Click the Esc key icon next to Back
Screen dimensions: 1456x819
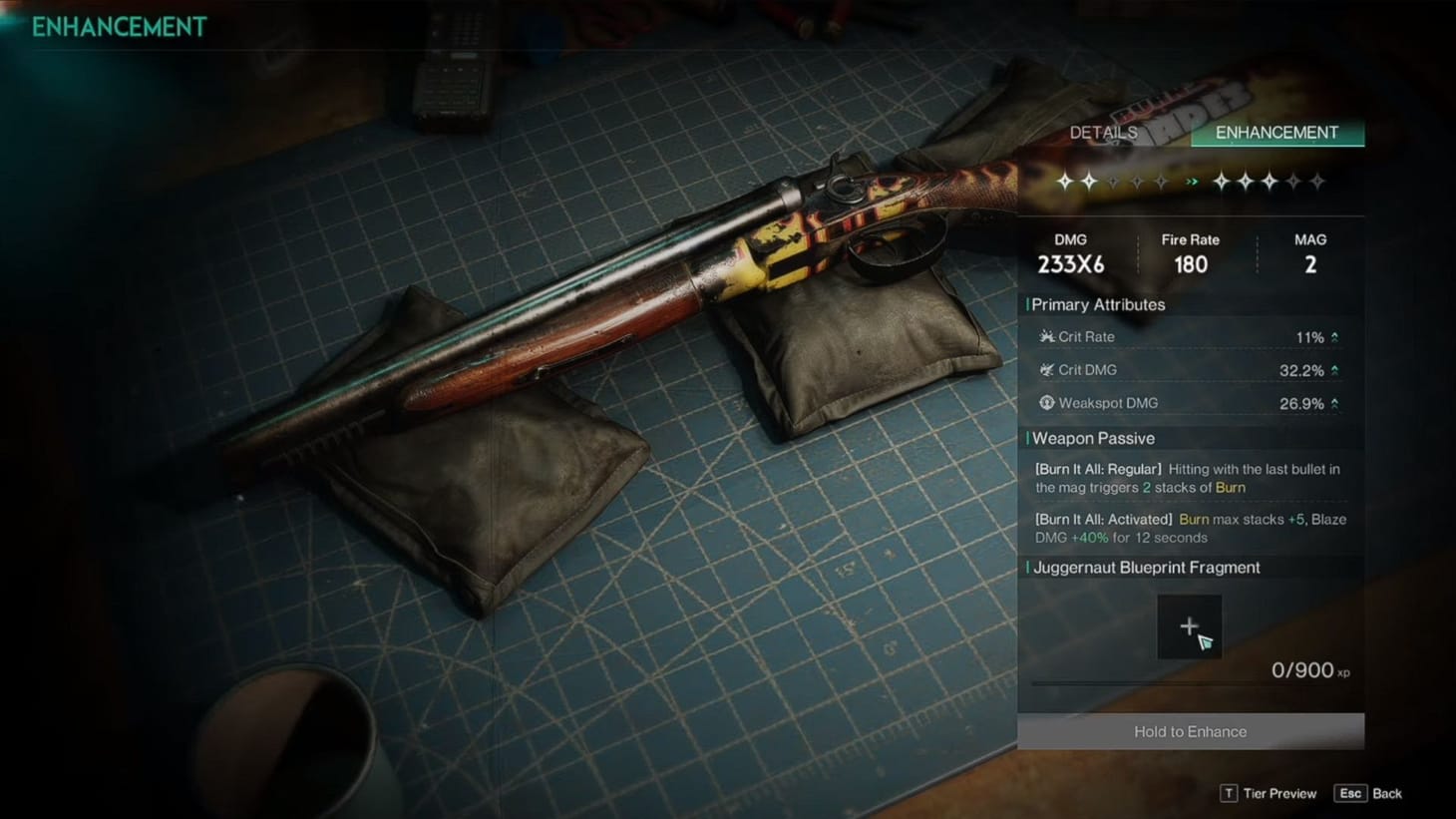1351,793
